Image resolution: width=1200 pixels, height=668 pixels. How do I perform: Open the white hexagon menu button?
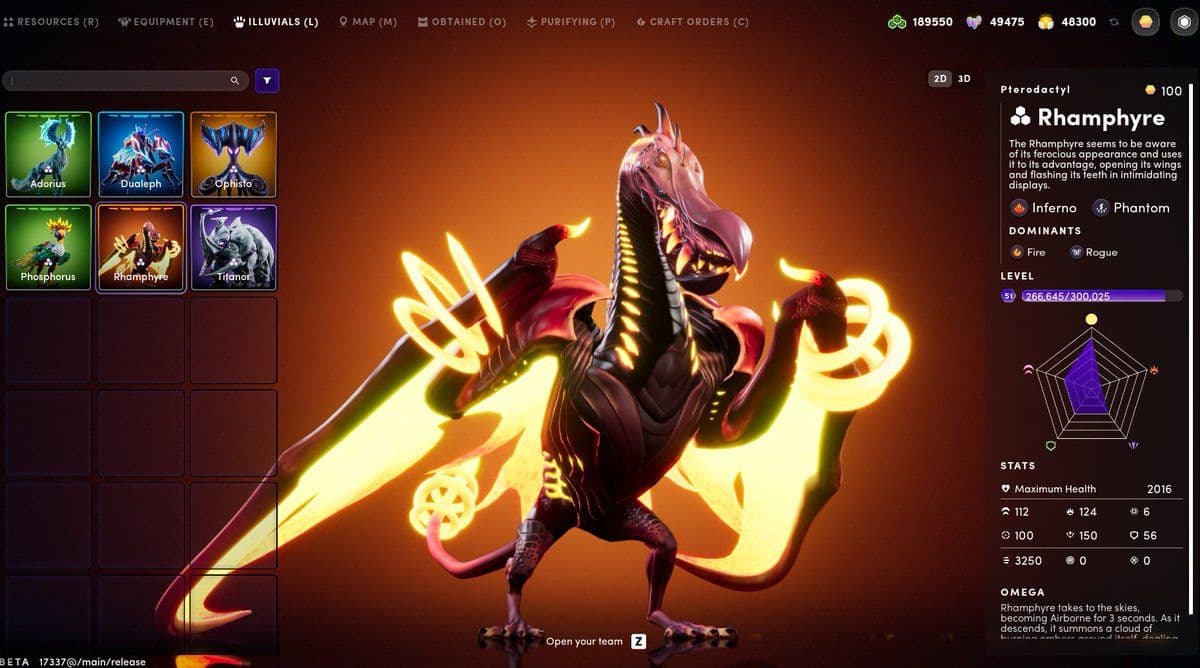(x=1183, y=22)
